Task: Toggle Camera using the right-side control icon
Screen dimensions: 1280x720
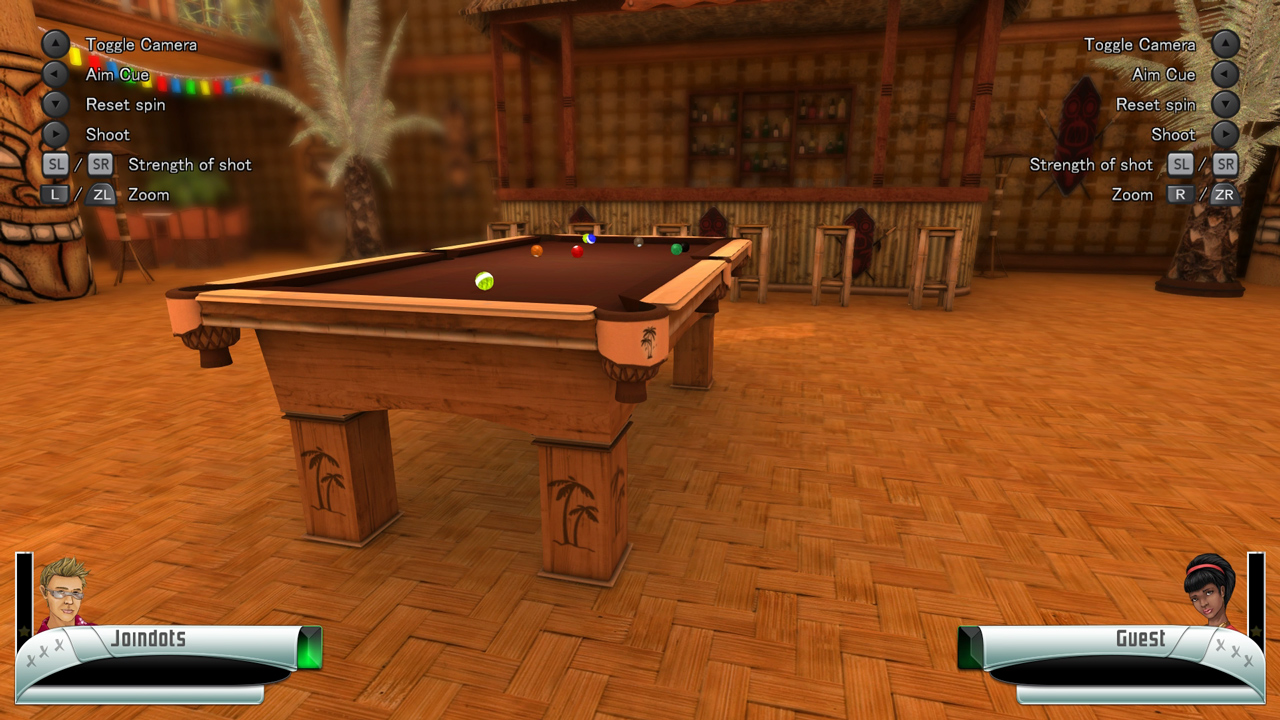Action: [x=1224, y=44]
